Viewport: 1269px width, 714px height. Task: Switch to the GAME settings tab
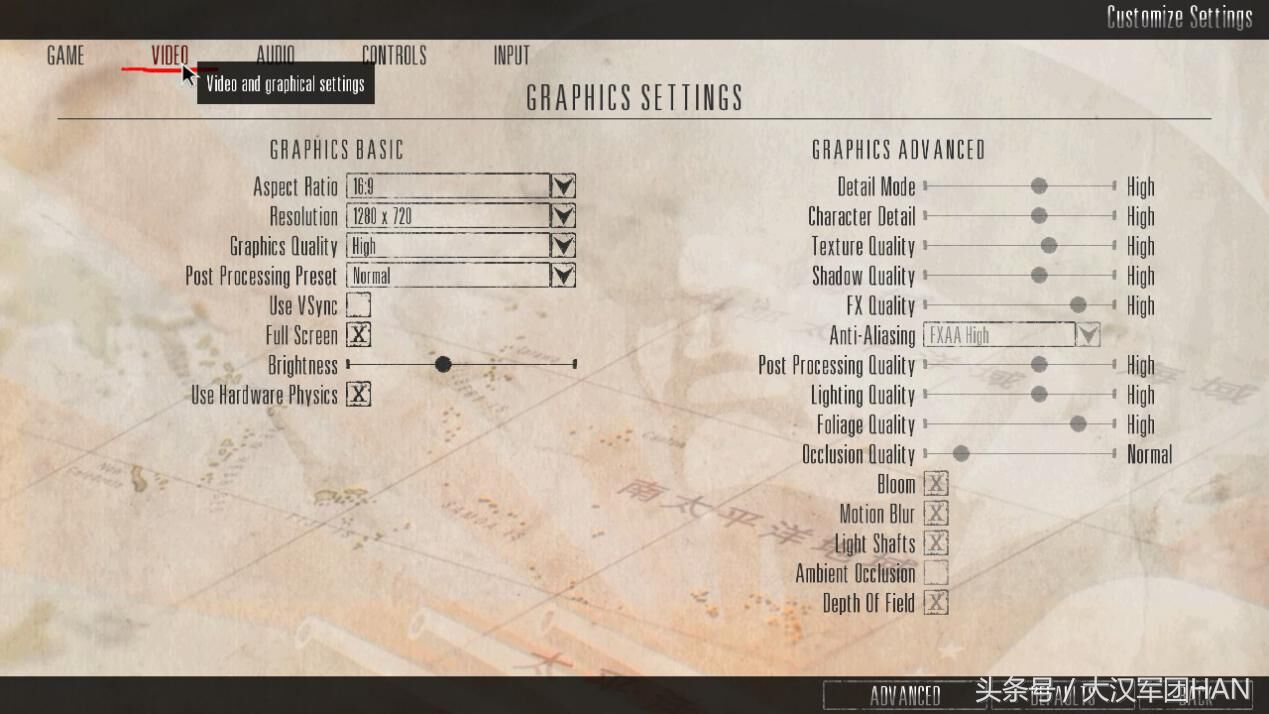(x=65, y=56)
